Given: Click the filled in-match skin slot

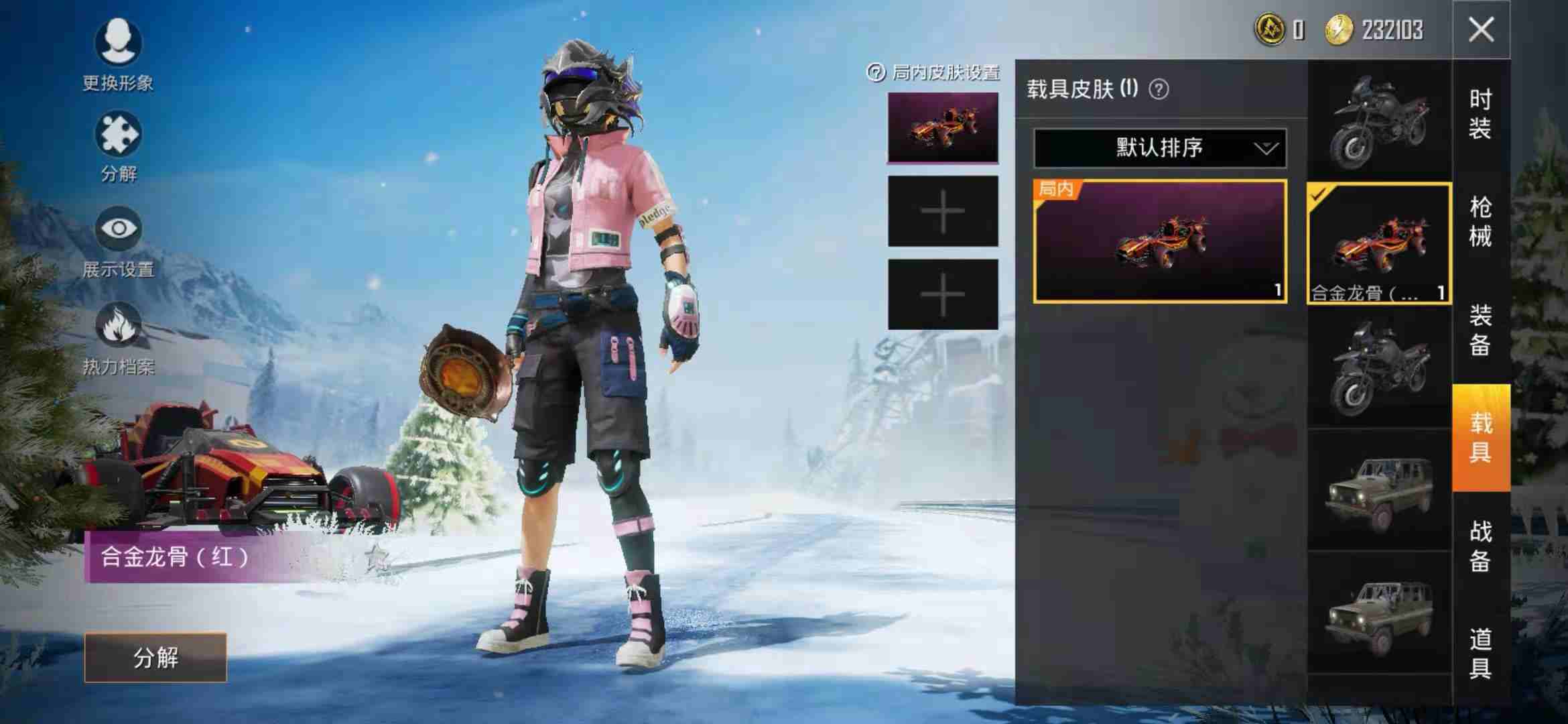Looking at the screenshot, I should click(x=943, y=128).
